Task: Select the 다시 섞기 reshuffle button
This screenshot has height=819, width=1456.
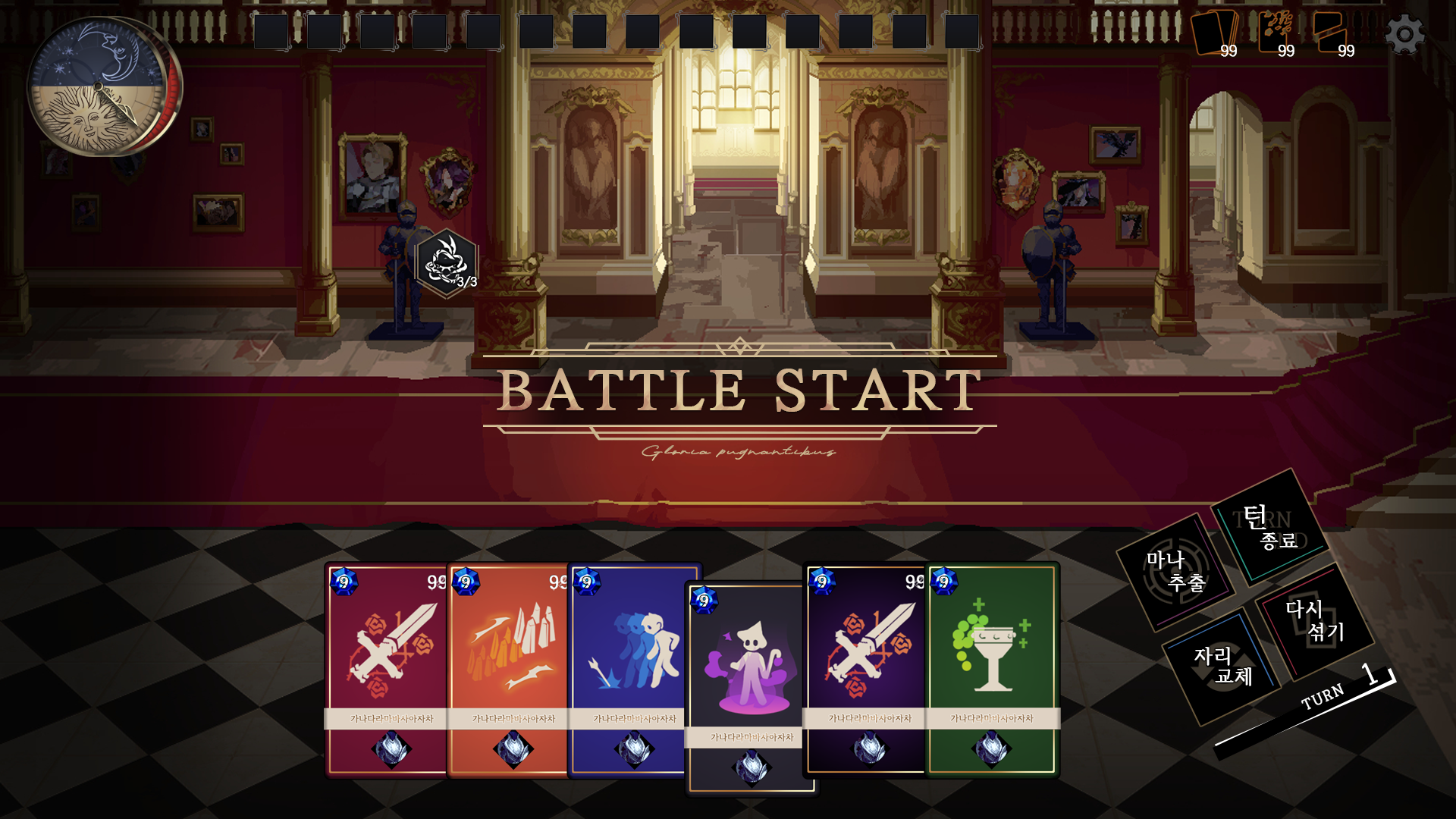Action: (1314, 620)
